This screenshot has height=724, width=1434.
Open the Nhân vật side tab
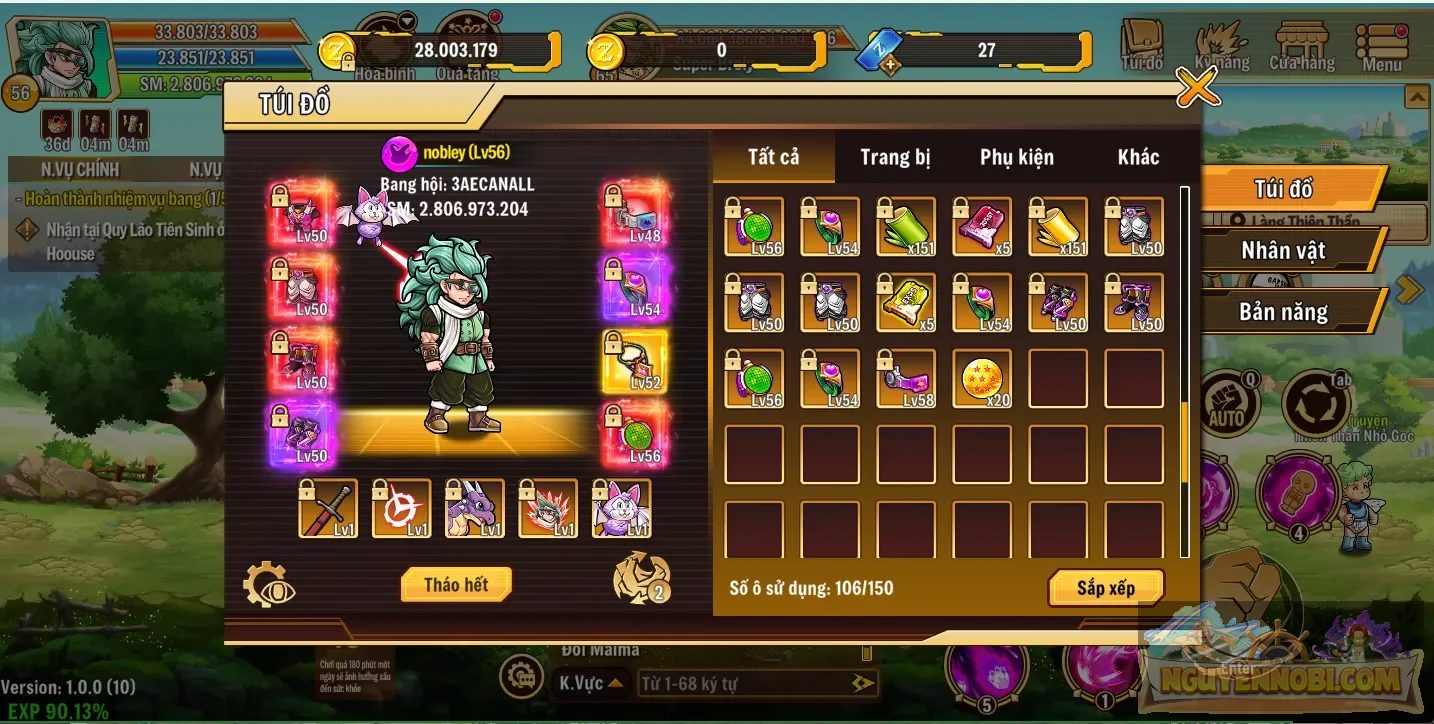pyautogui.click(x=1285, y=250)
